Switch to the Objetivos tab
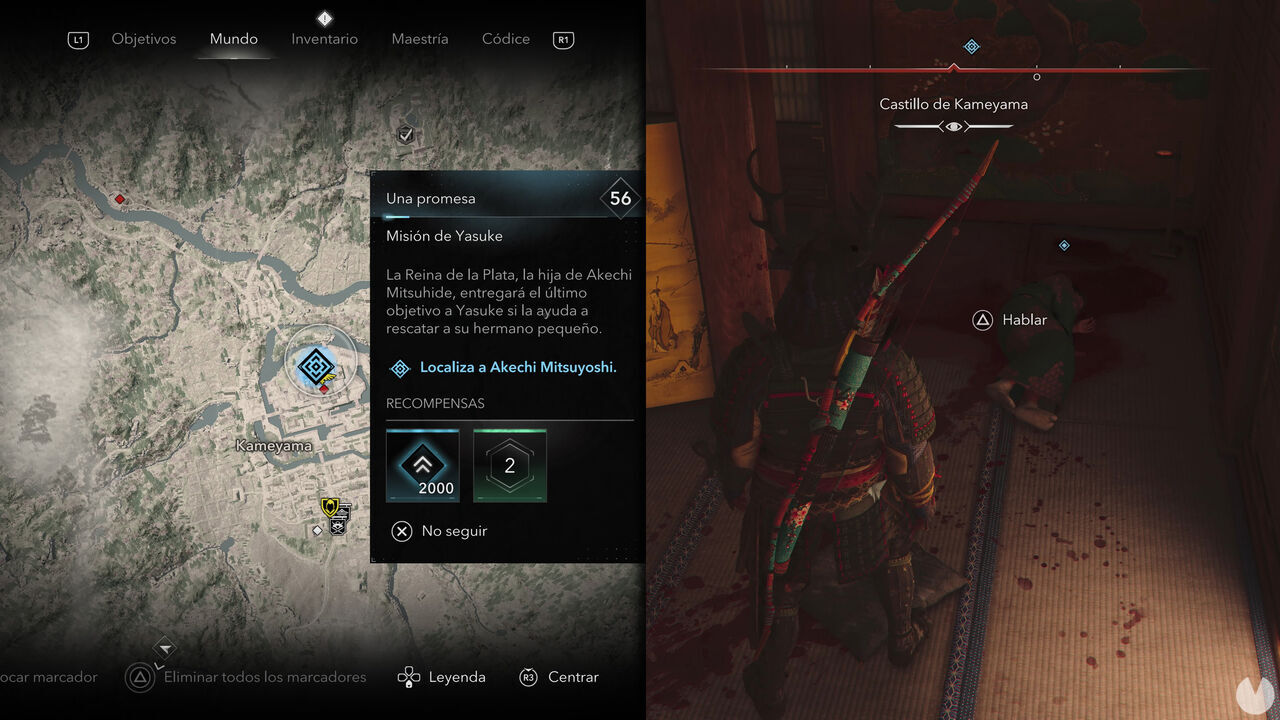Image resolution: width=1280 pixels, height=720 pixels. 143,39
